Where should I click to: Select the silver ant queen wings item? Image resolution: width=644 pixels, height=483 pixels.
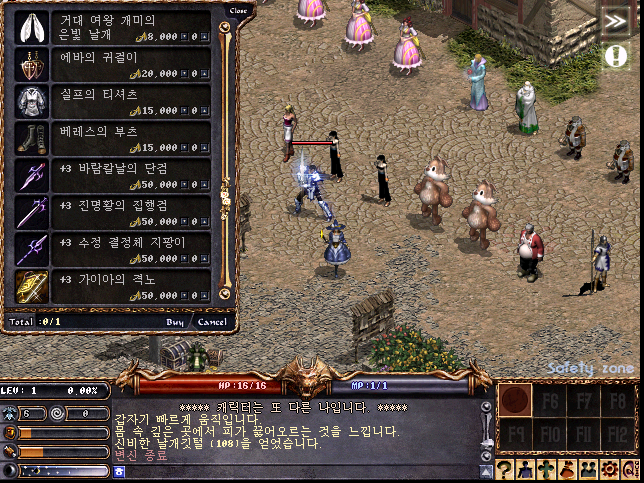tap(112, 26)
